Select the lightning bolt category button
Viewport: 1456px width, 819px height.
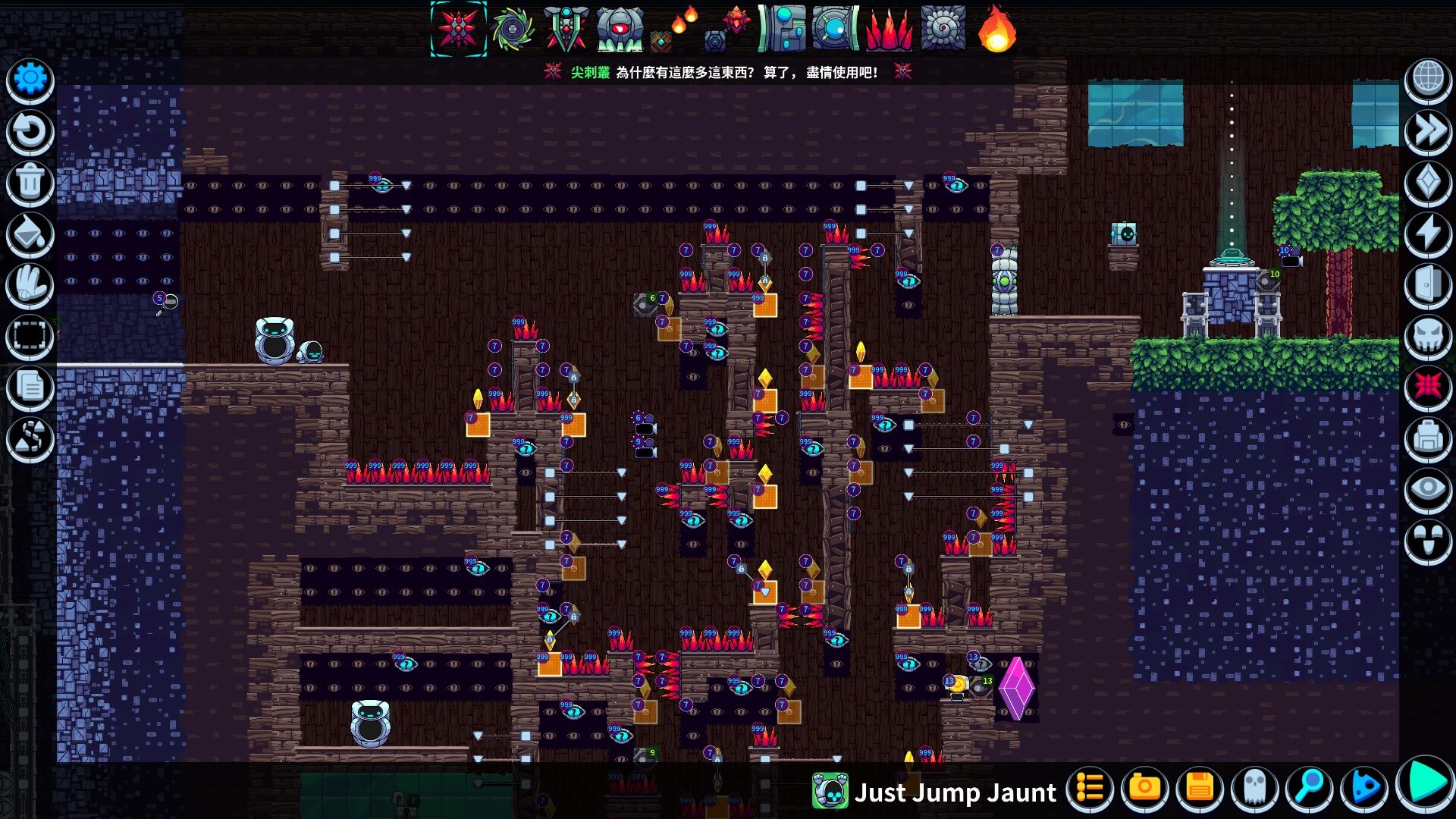1428,234
